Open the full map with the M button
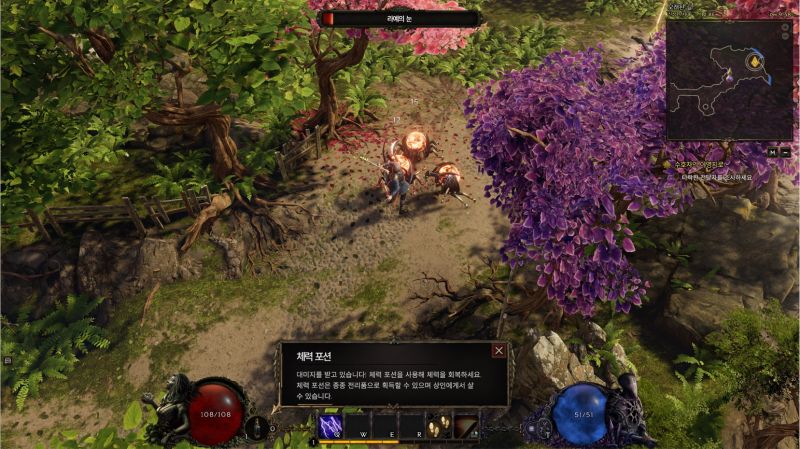Viewport: 800px width, 449px height. [772, 151]
